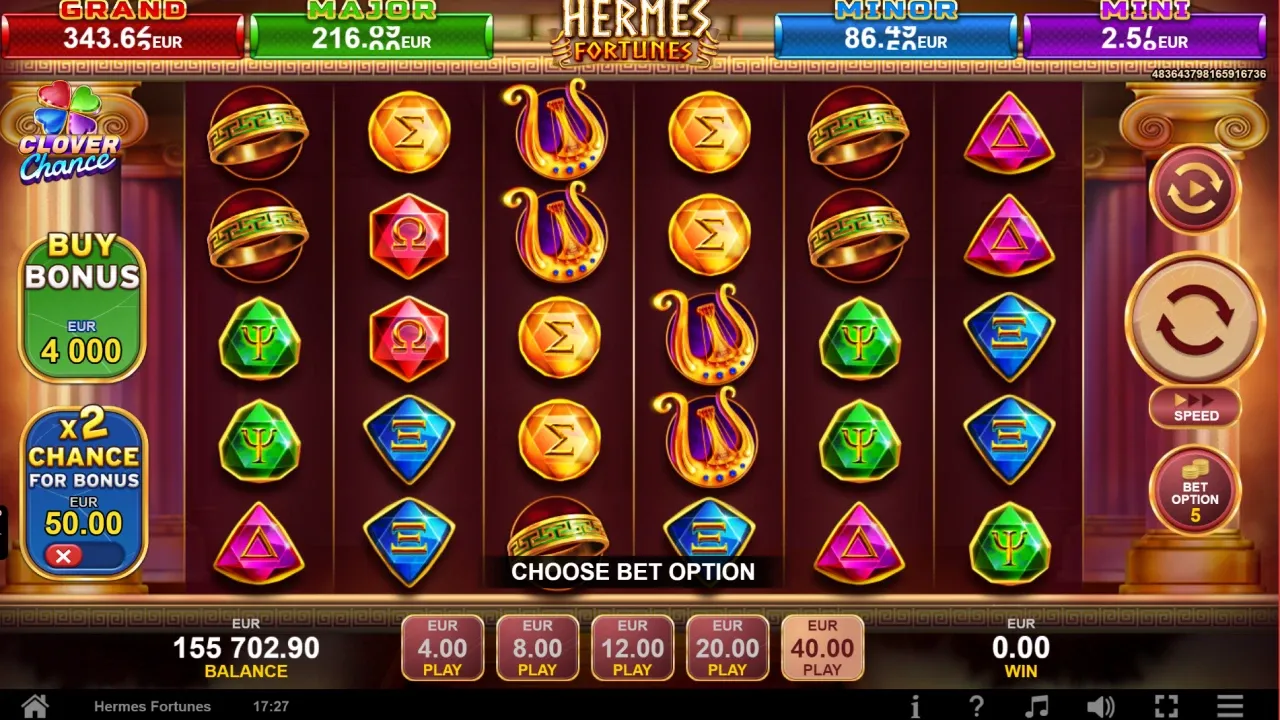
Task: Go to the home lobby icon
Action: click(x=35, y=706)
